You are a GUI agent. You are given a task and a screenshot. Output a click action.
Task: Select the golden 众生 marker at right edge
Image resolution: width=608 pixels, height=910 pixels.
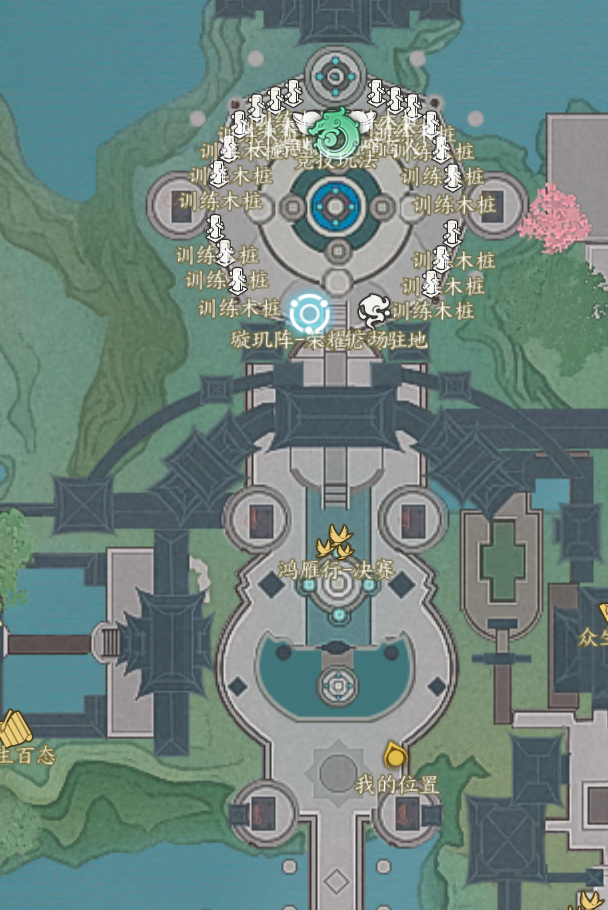pos(602,612)
